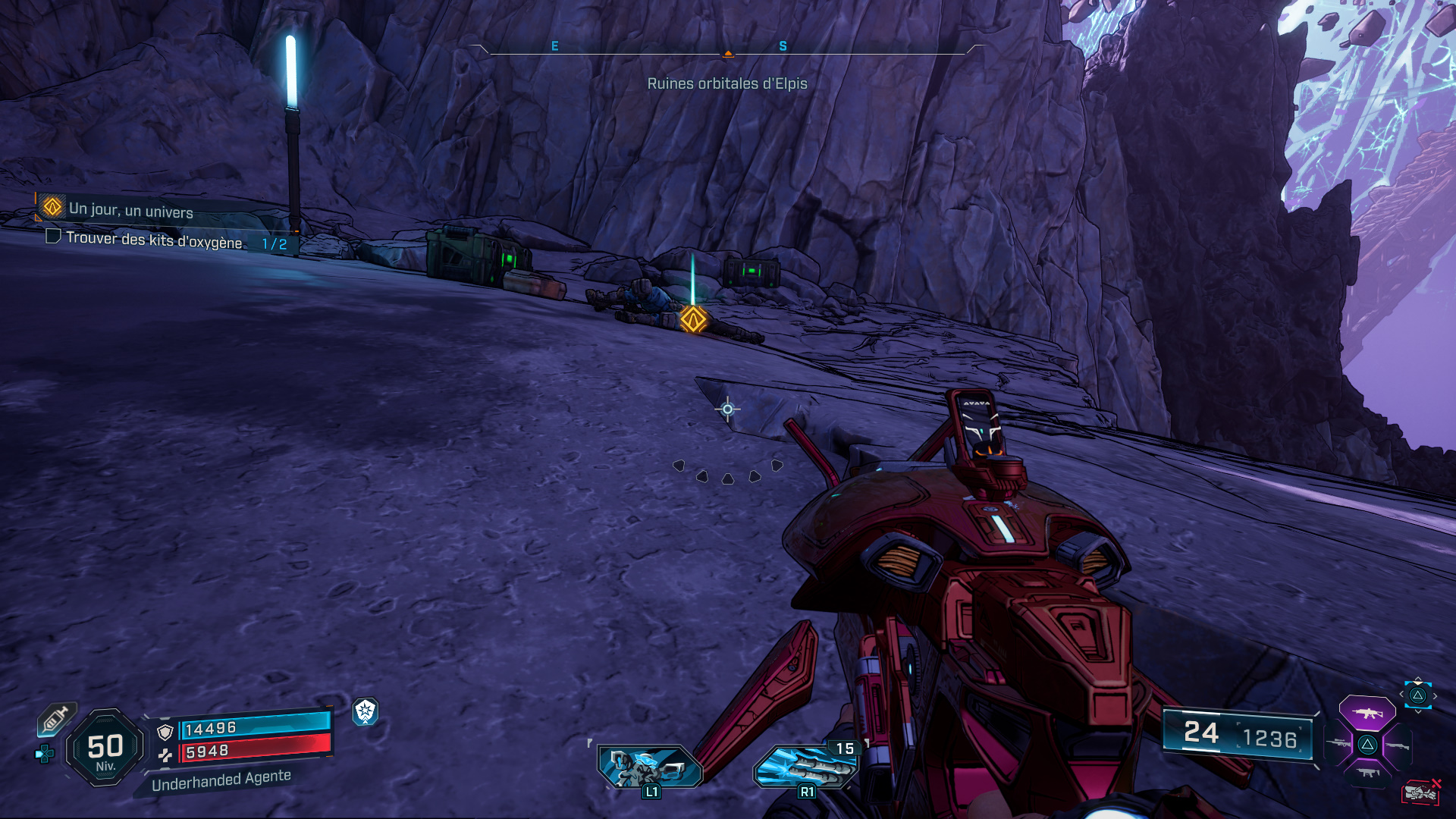Image resolution: width=1456 pixels, height=819 pixels.
Task: Click the shield emblem beside 14496
Action: pos(165,733)
